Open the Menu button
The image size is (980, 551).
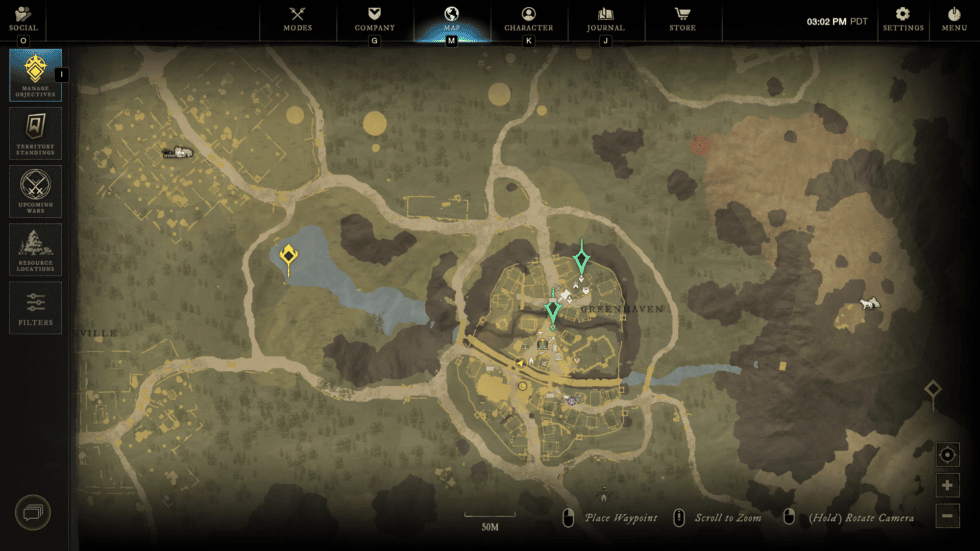[x=954, y=19]
